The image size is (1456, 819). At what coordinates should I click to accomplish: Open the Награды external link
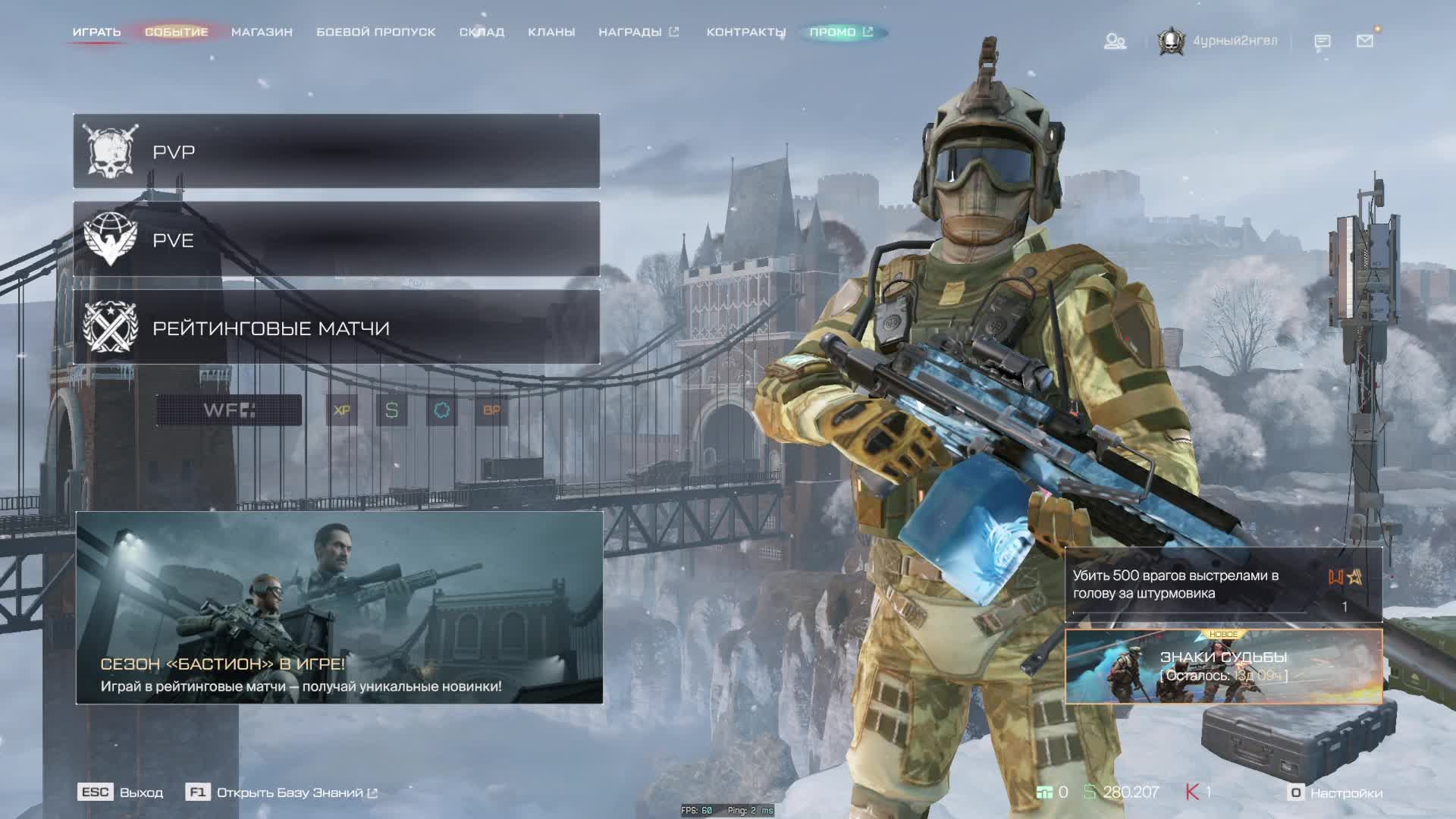[638, 32]
